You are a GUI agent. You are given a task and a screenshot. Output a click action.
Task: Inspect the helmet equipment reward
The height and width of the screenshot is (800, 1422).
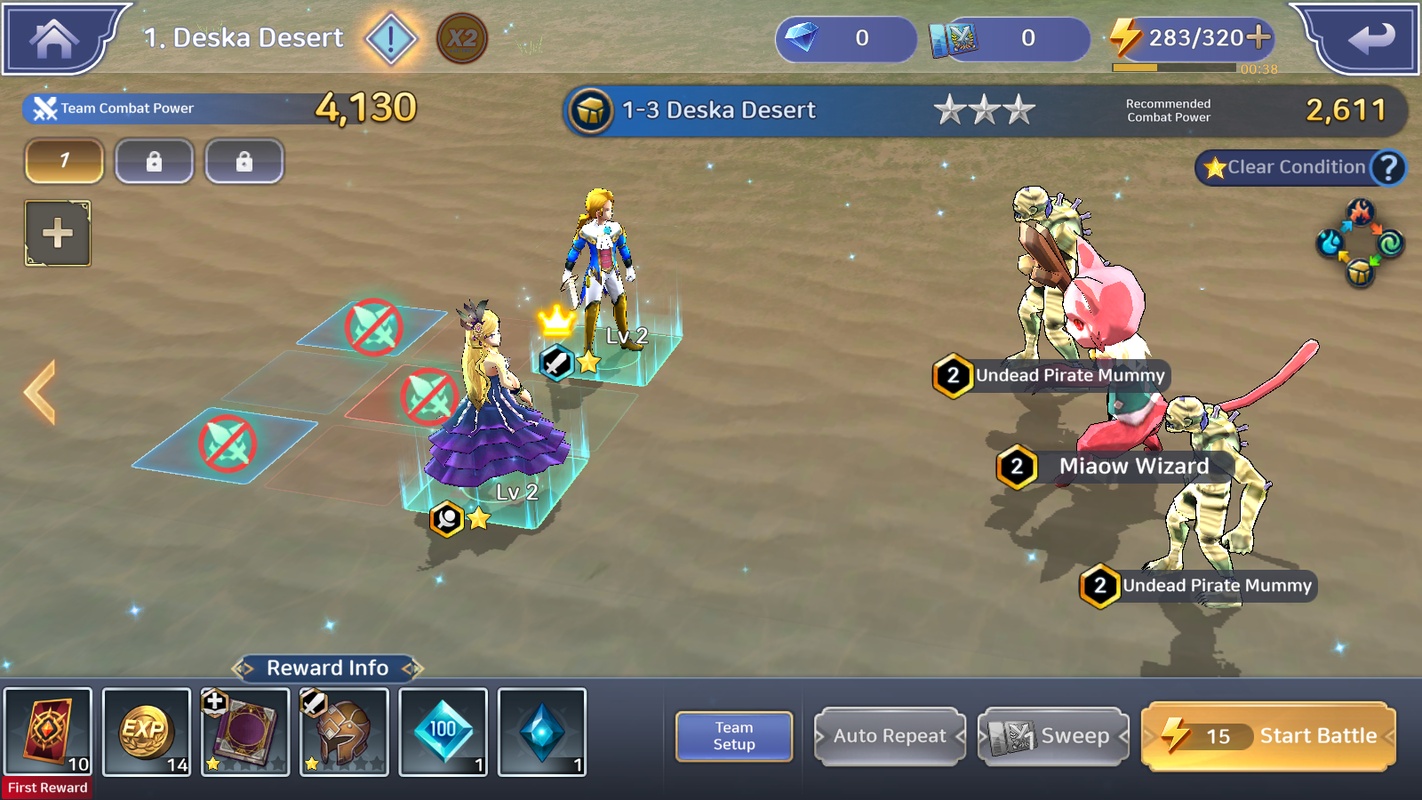(x=344, y=732)
